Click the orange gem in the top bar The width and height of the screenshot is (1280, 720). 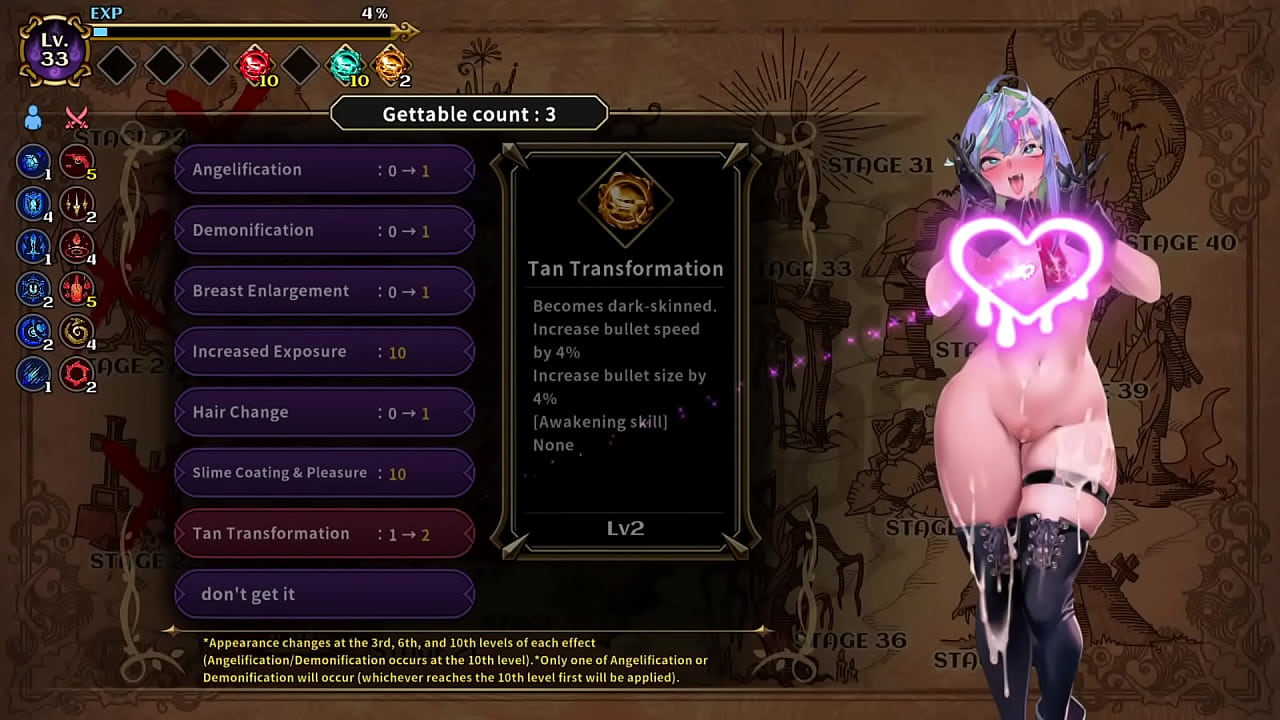(390, 65)
